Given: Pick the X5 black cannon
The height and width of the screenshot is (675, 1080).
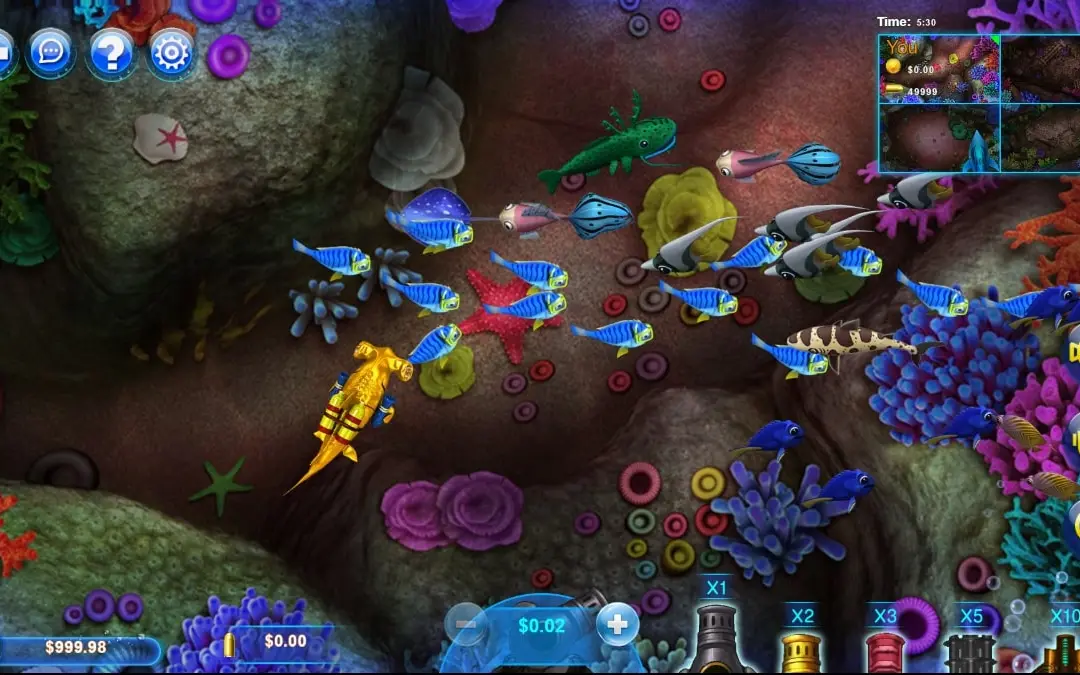Looking at the screenshot, I should tap(970, 649).
